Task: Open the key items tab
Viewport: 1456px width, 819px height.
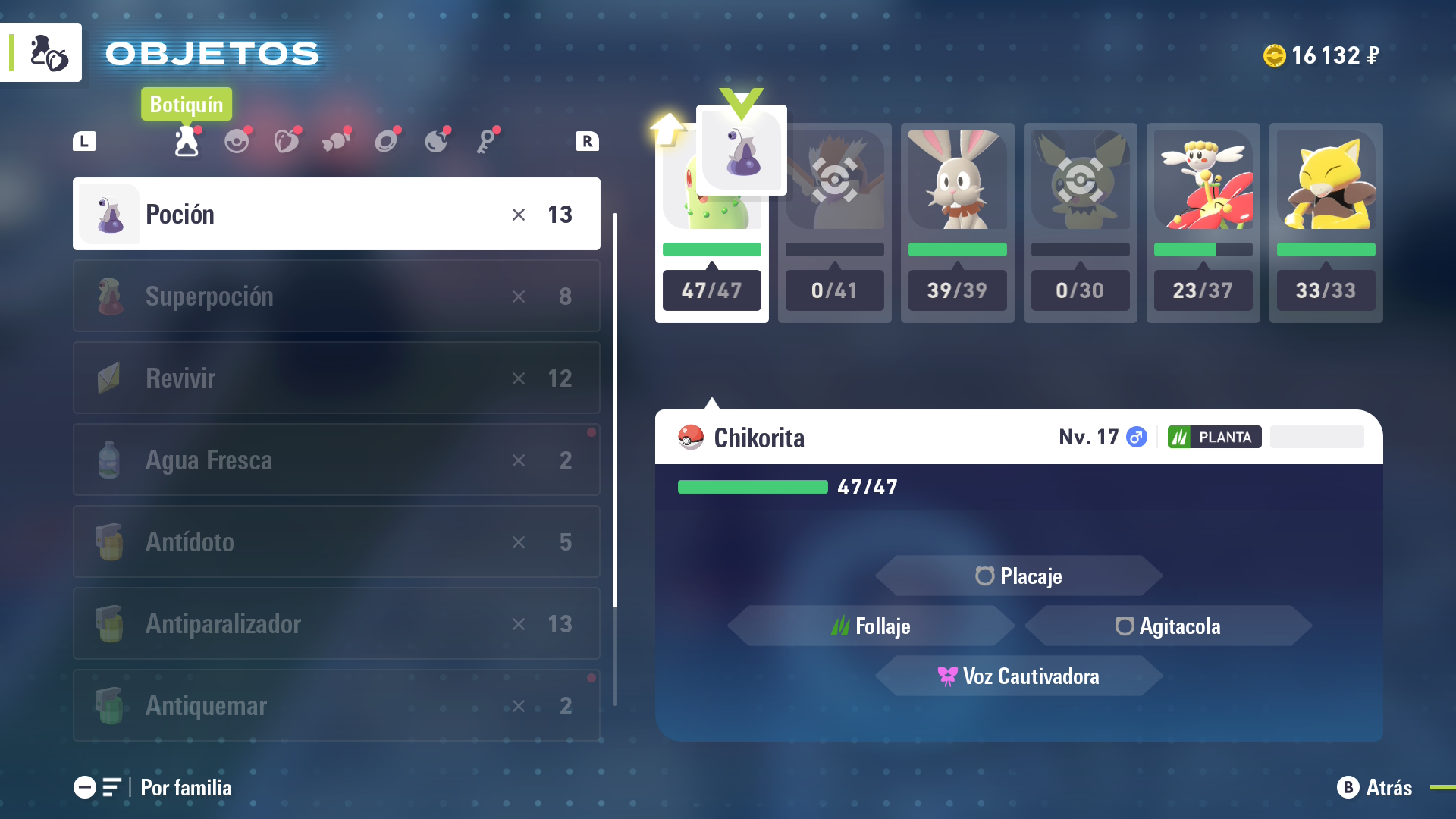Action: pyautogui.click(x=487, y=141)
